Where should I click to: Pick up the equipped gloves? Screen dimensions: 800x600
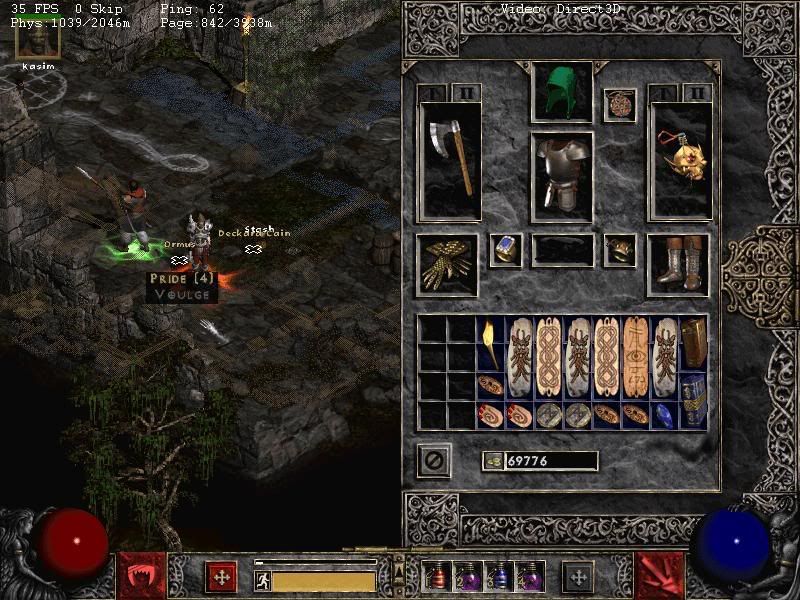click(447, 265)
